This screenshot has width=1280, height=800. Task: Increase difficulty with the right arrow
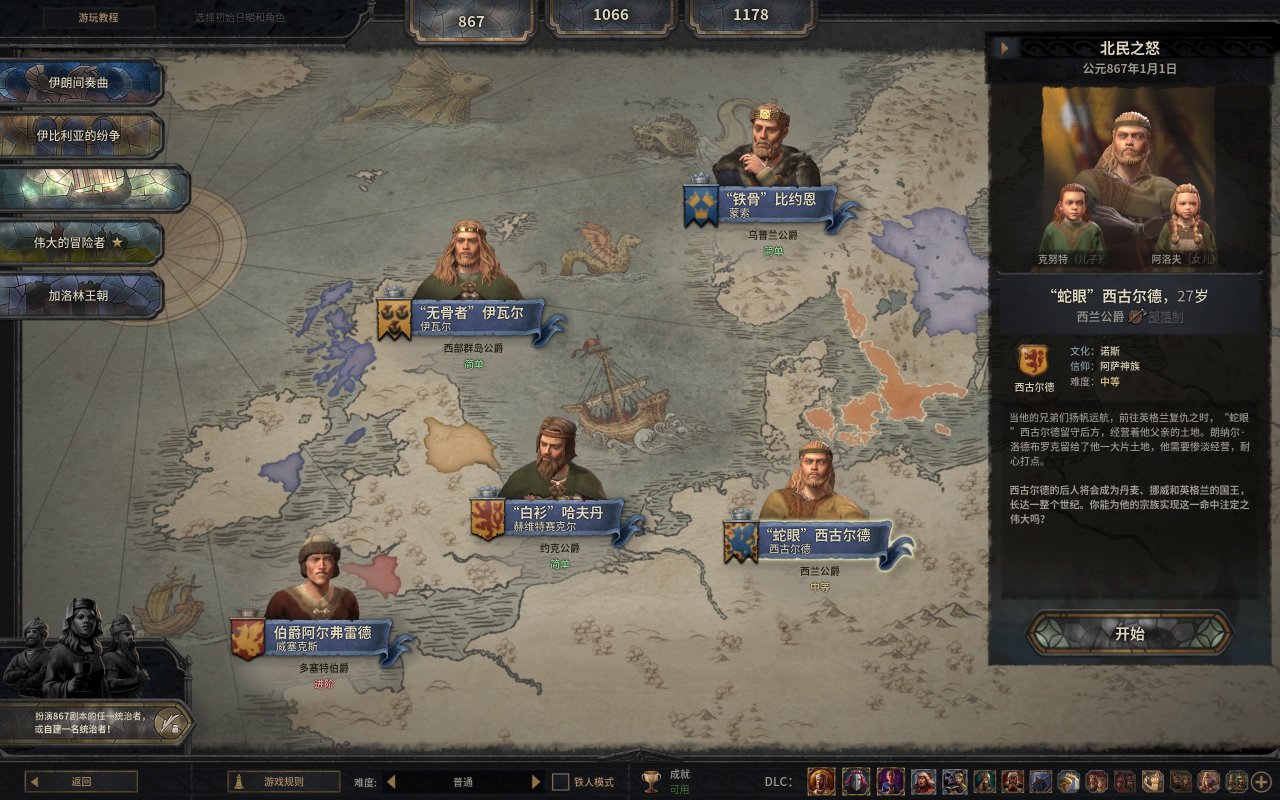pyautogui.click(x=536, y=782)
